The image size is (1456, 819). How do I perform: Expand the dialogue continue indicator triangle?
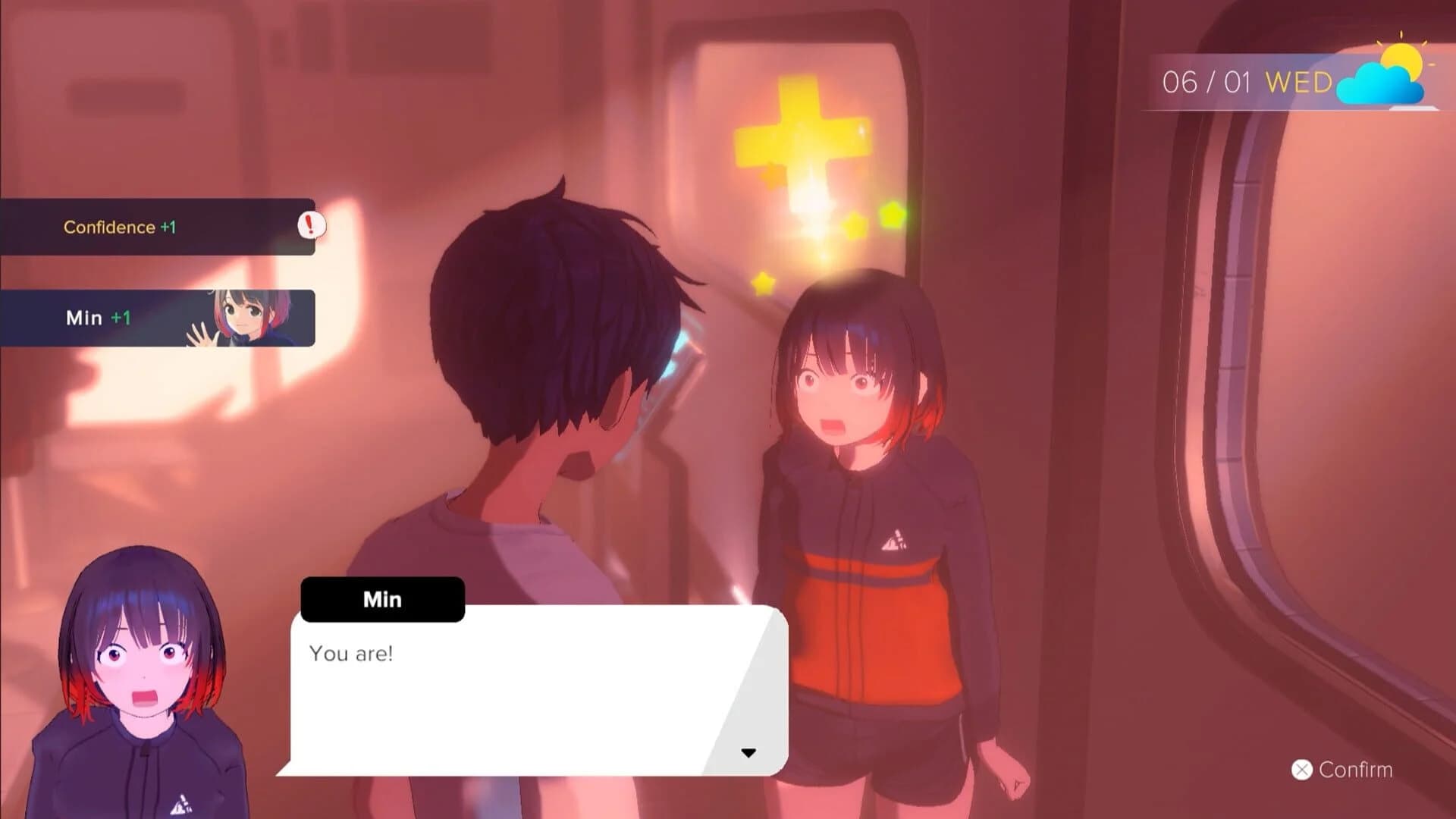(x=749, y=752)
